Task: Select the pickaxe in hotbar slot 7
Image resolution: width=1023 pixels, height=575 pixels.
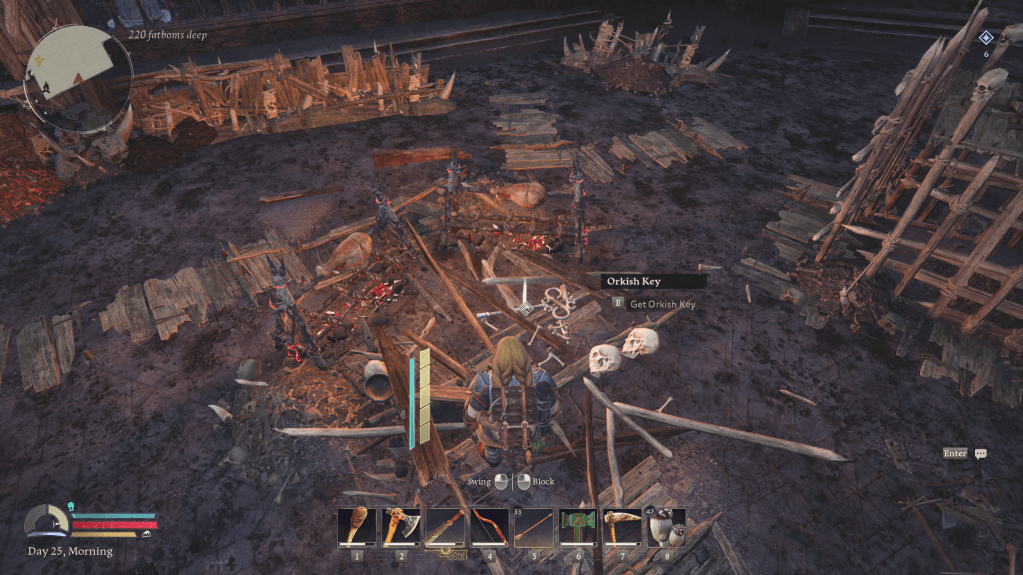Action: (x=621, y=527)
